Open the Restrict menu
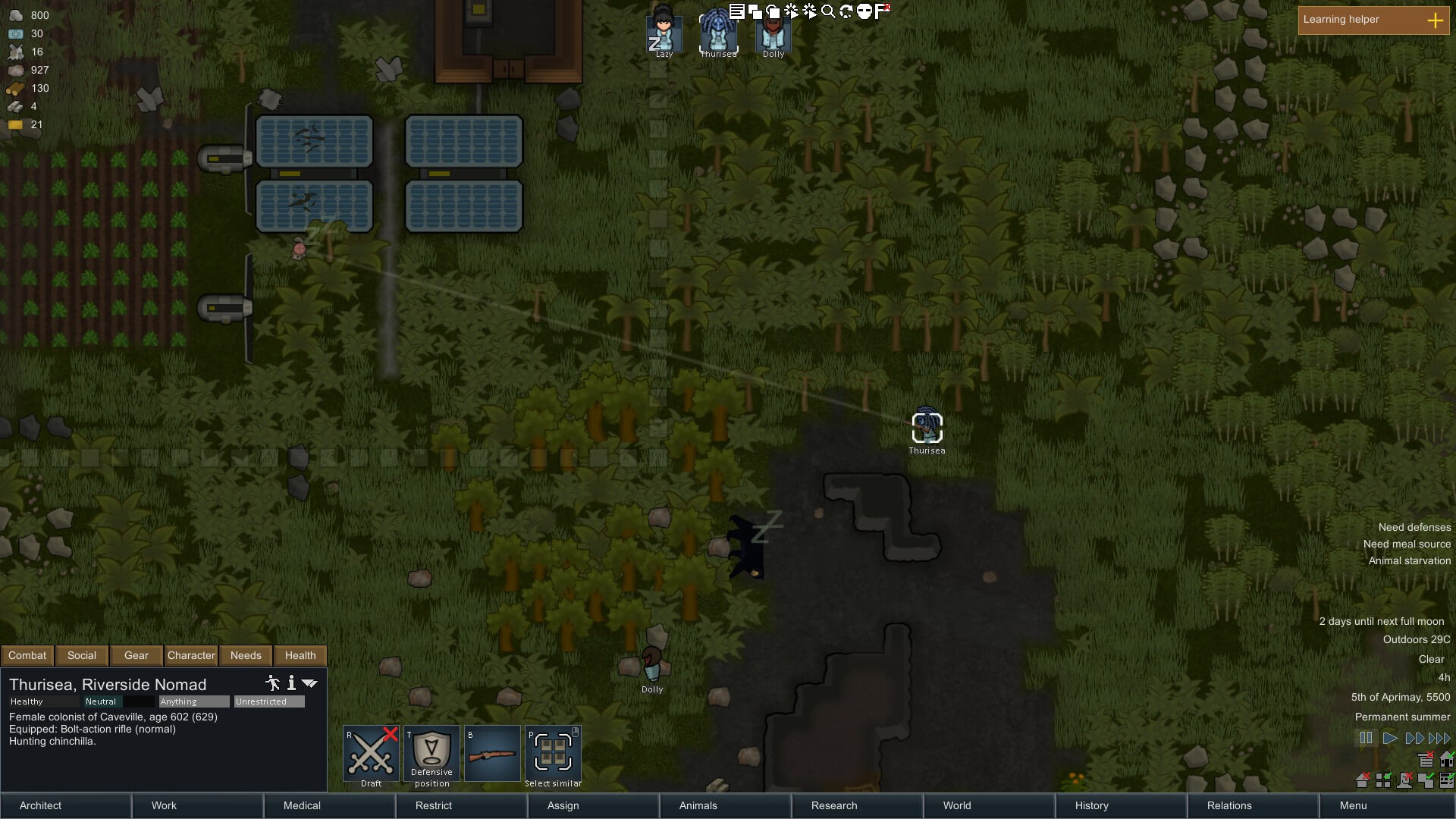 point(434,805)
